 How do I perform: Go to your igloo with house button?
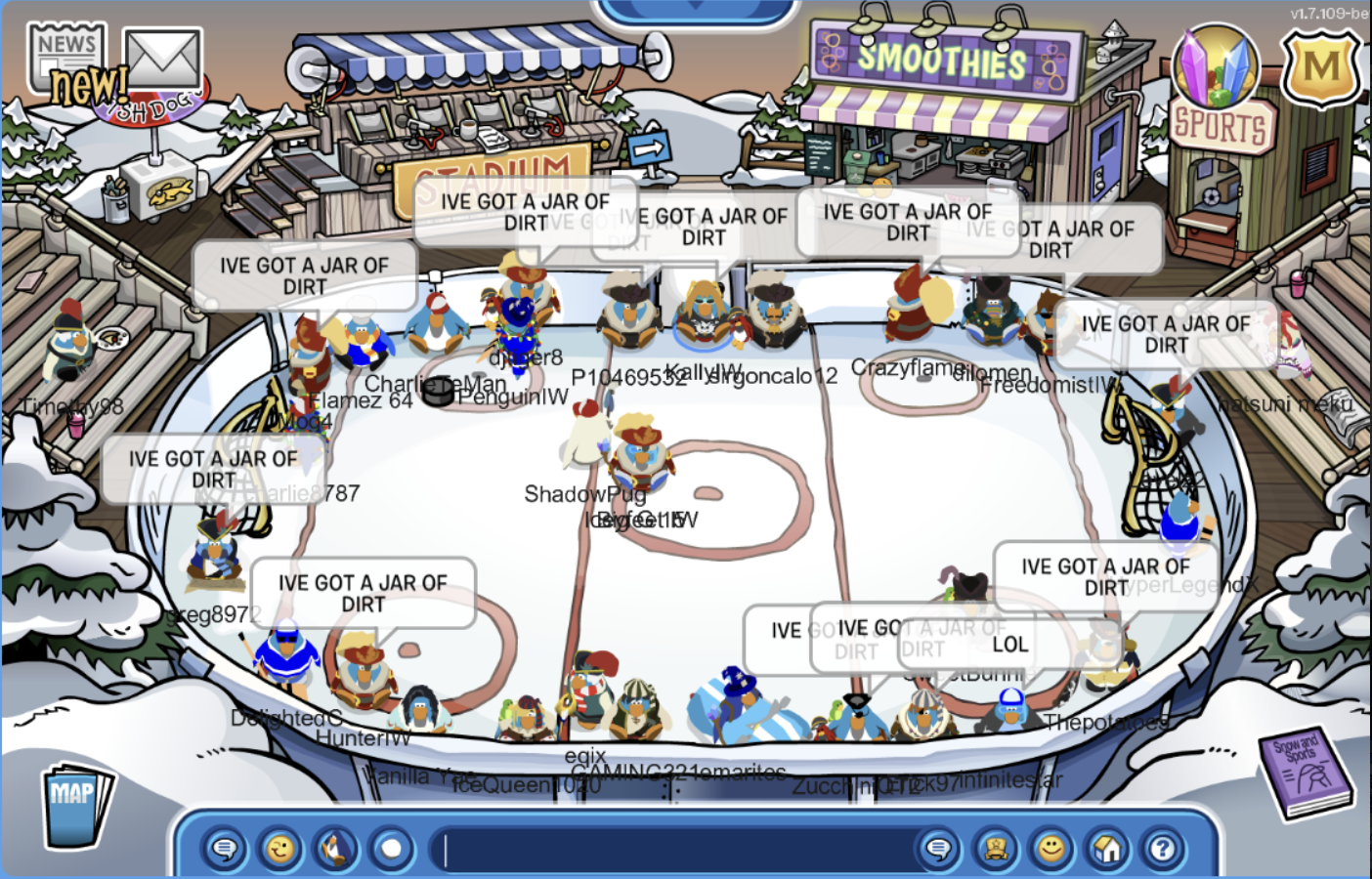1107,848
